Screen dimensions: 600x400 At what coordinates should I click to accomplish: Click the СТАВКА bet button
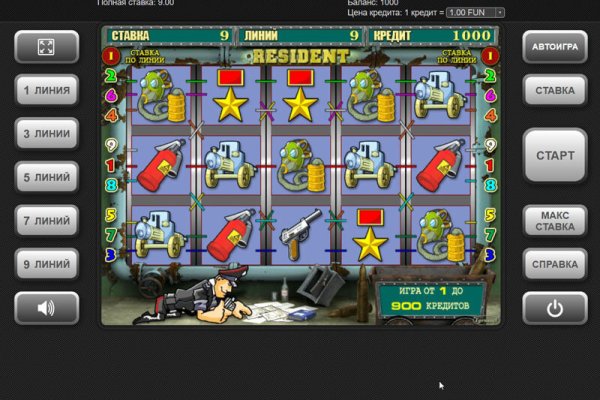[x=555, y=90]
